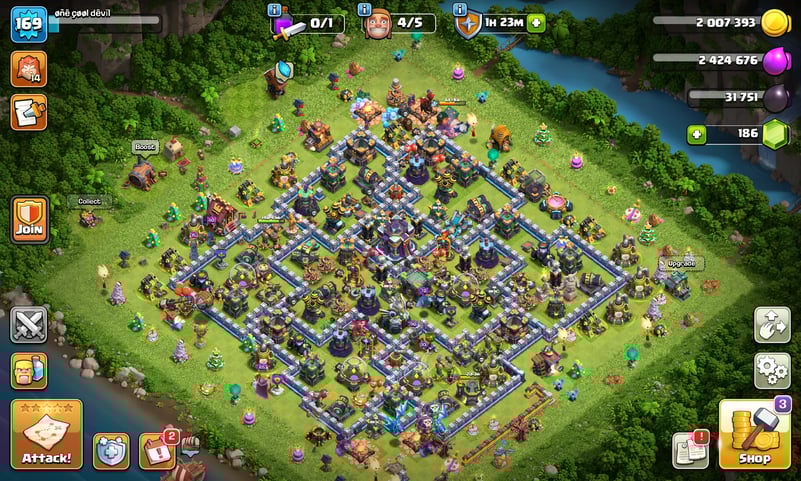This screenshot has height=481, width=801.
Task: Tap the Collect bubble
Action: (90, 201)
